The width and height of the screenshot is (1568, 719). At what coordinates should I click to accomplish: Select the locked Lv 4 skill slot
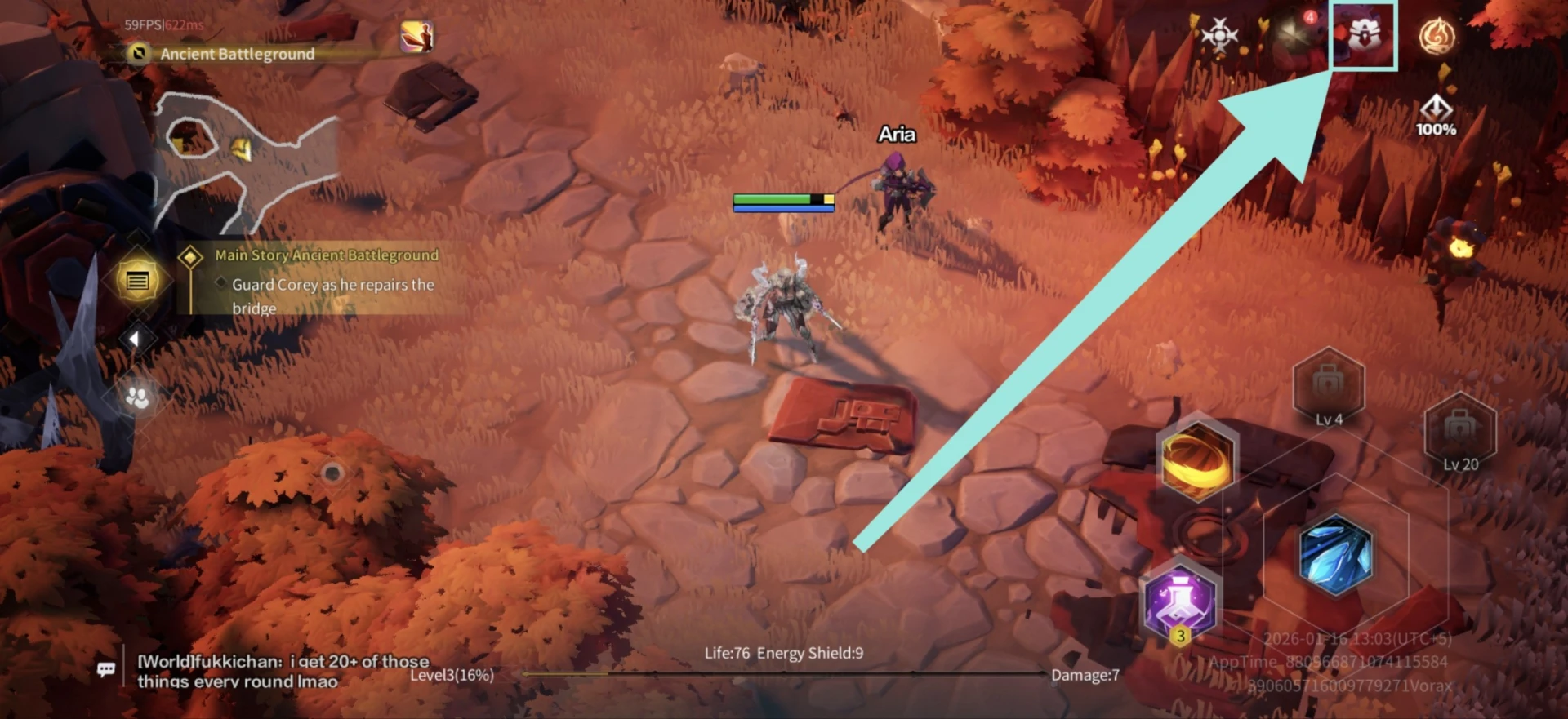click(1329, 387)
